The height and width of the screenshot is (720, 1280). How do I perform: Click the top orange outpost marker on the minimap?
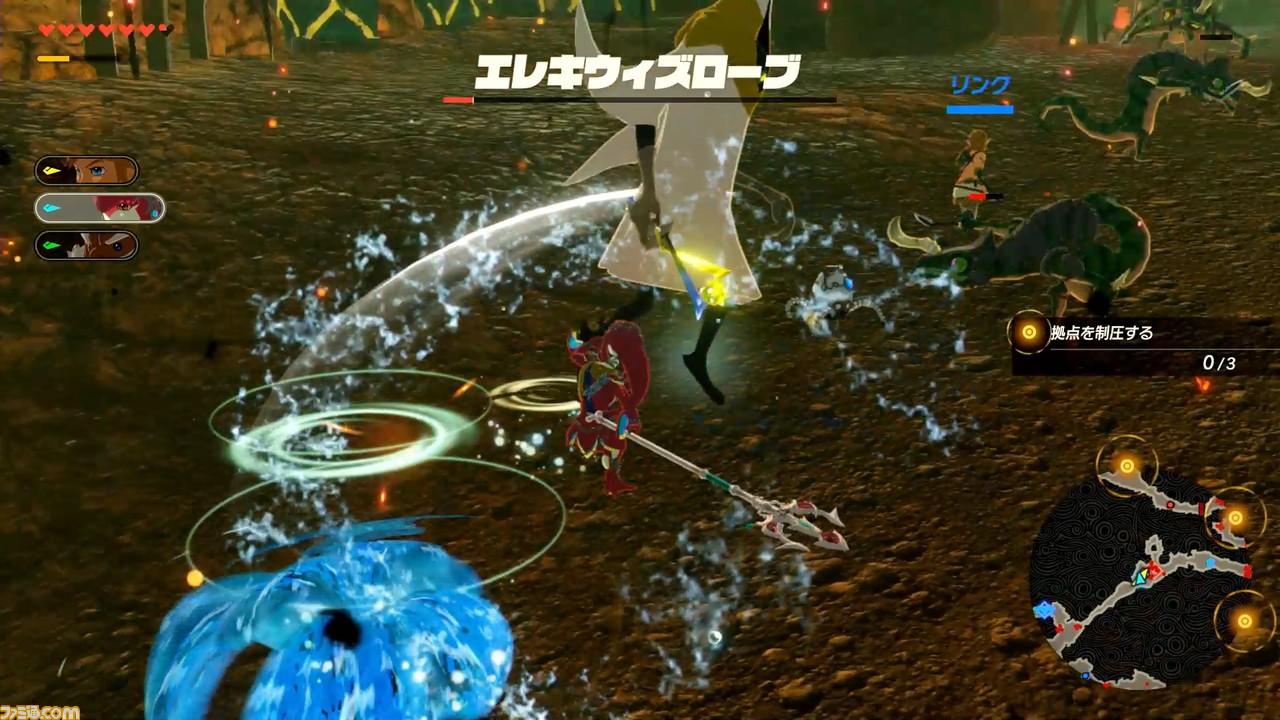click(1126, 465)
